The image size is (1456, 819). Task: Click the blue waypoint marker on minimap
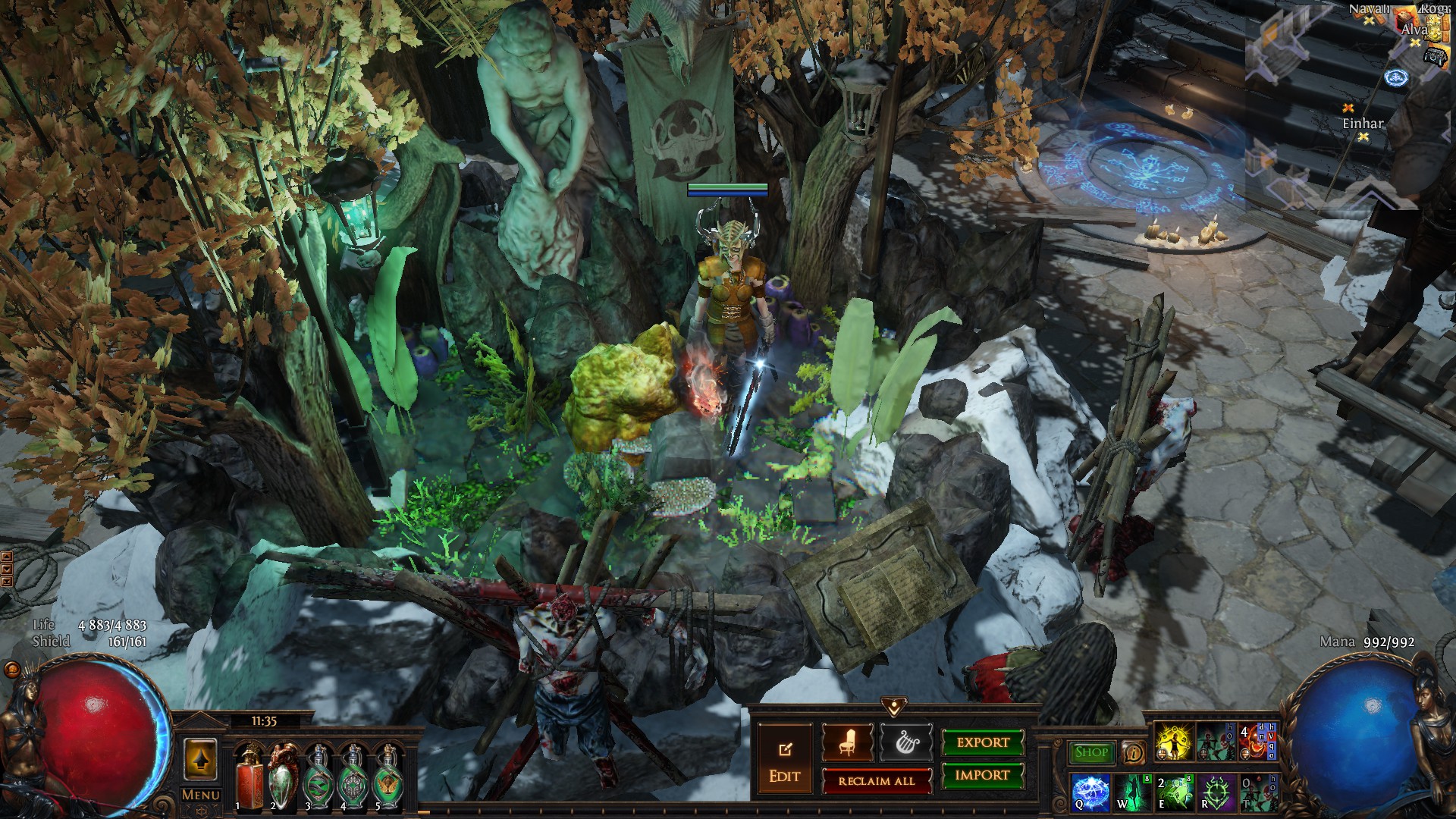pyautogui.click(x=1396, y=77)
